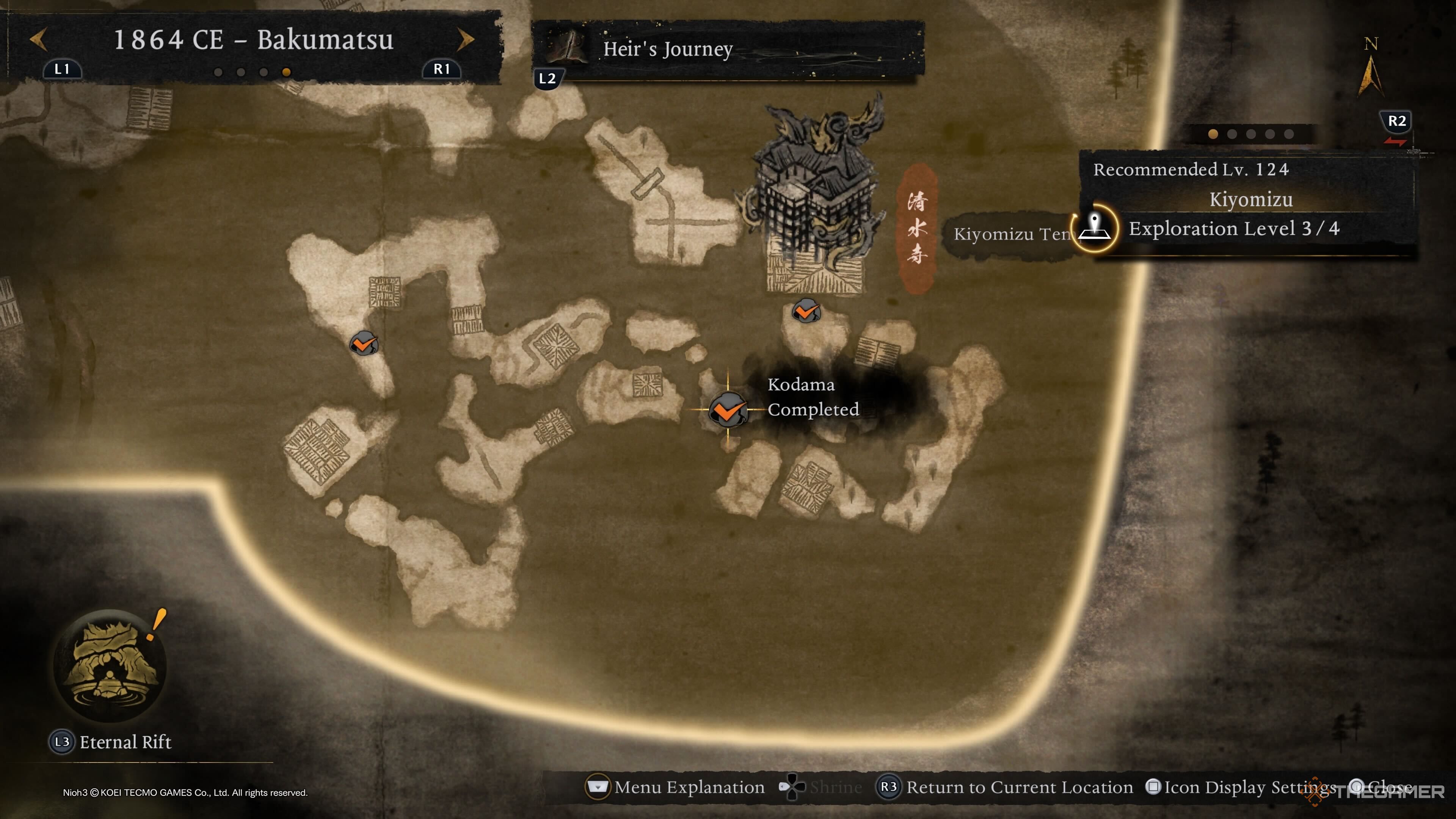Go to the previous era with left arrow
The image size is (1456, 819).
pos(38,39)
